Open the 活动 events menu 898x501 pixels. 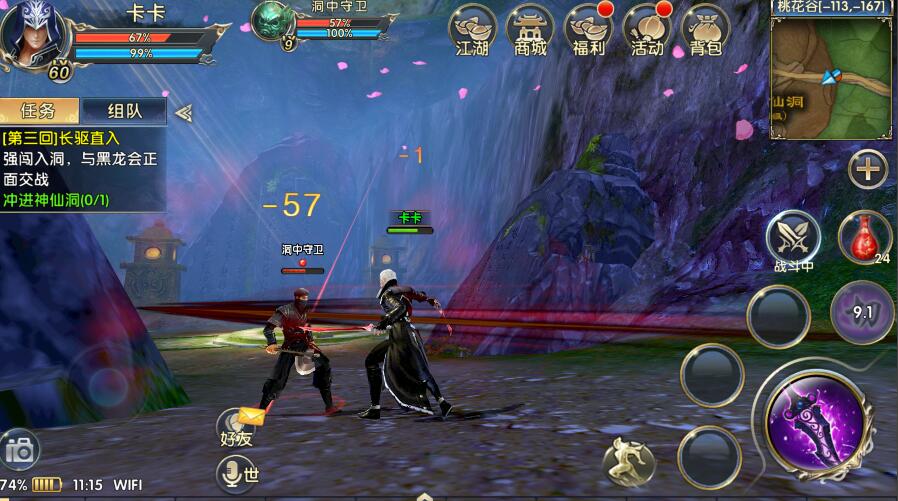point(646,30)
